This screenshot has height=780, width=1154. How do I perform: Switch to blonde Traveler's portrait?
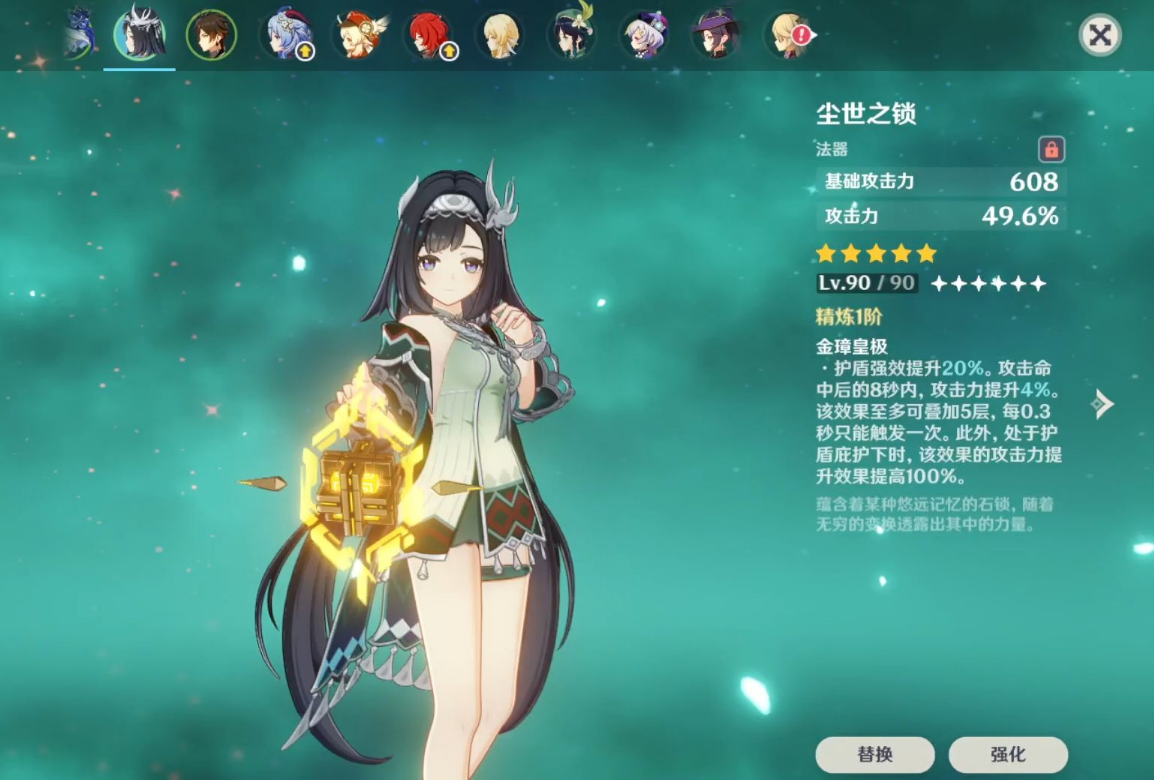pos(501,35)
